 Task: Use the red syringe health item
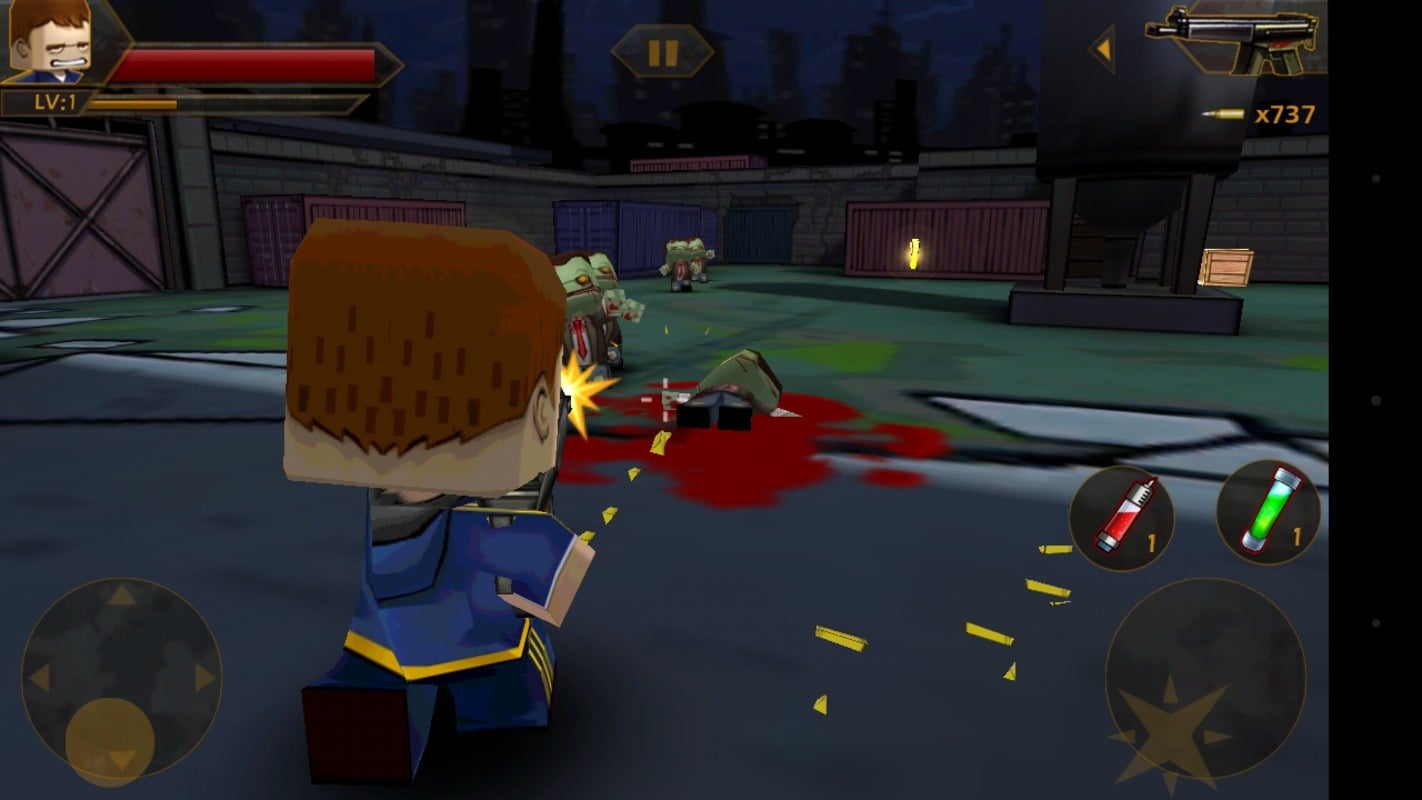pos(1122,517)
